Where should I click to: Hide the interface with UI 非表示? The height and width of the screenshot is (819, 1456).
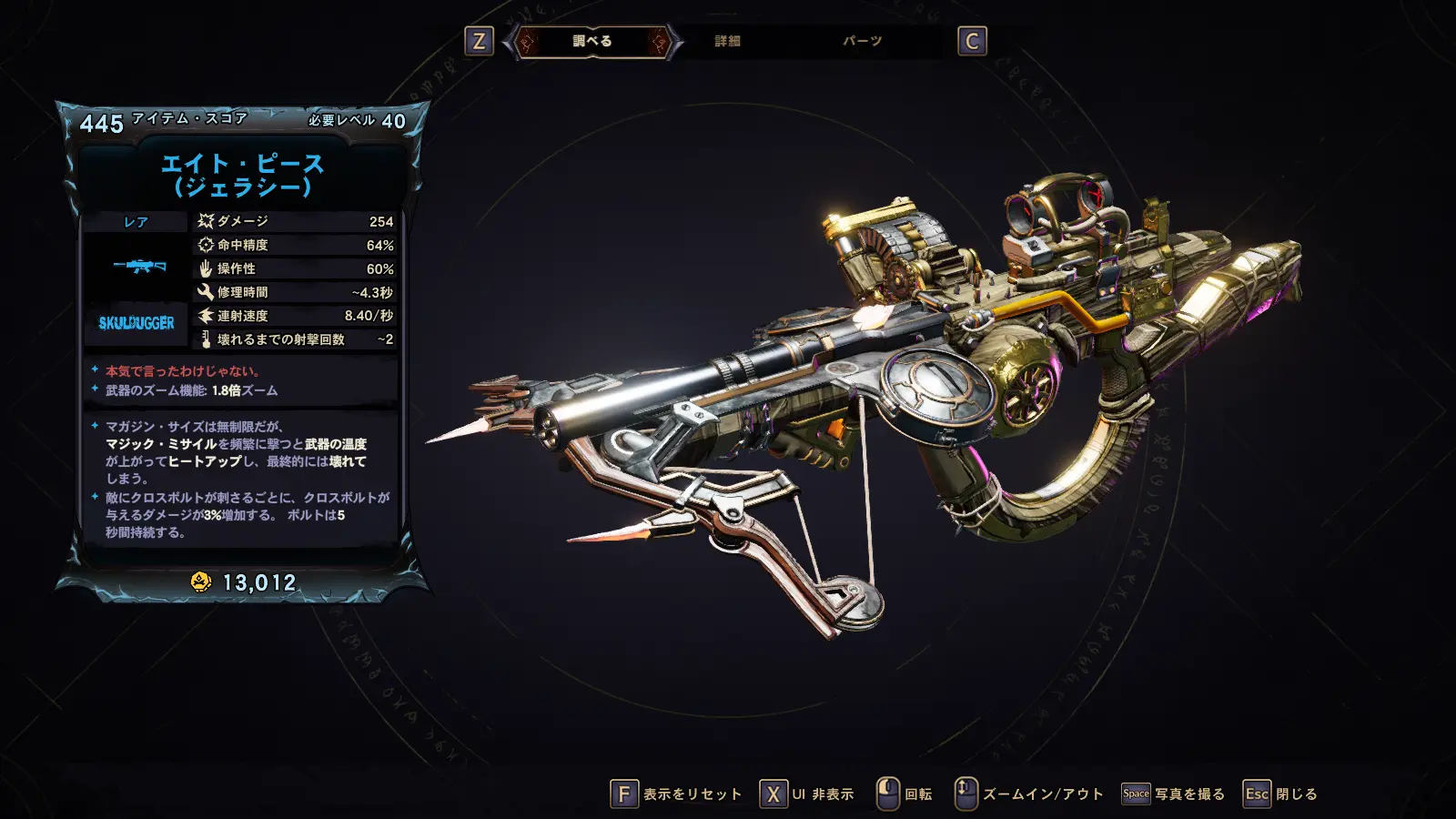807,794
